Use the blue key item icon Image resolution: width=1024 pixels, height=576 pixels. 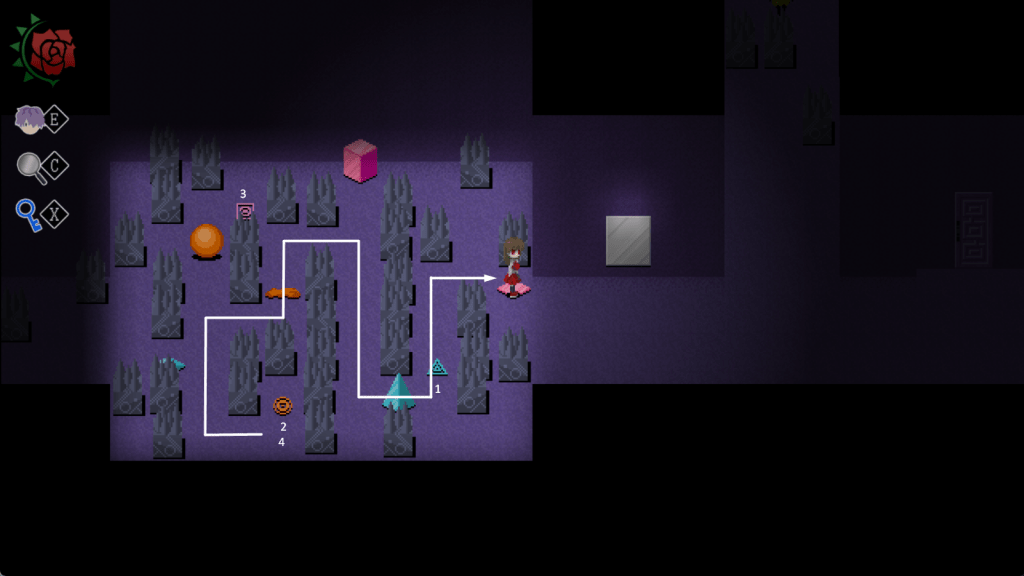[29, 214]
